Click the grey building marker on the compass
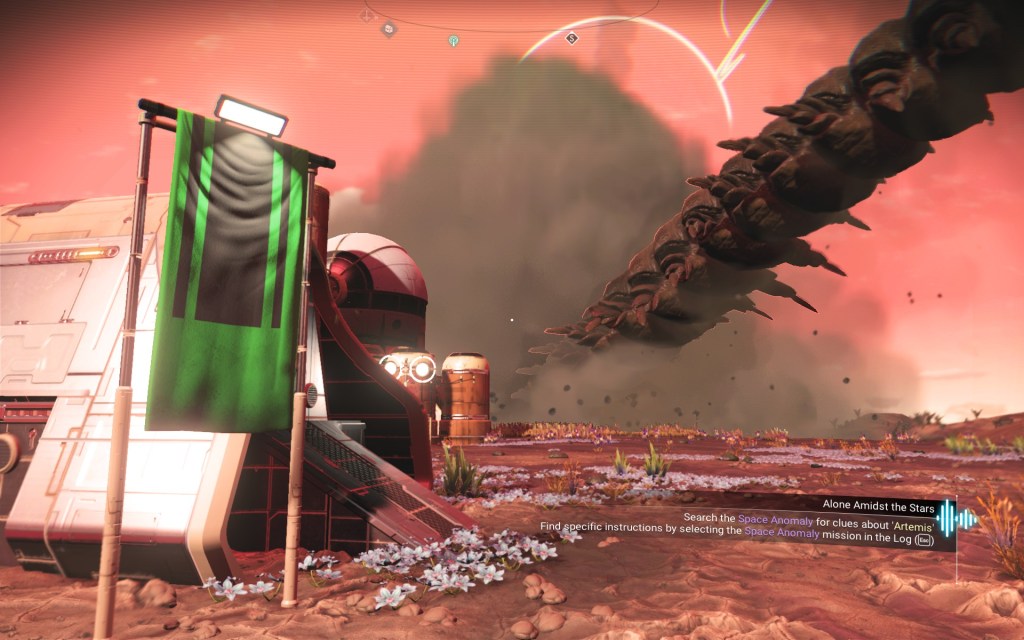The width and height of the screenshot is (1024, 640). 388,29
